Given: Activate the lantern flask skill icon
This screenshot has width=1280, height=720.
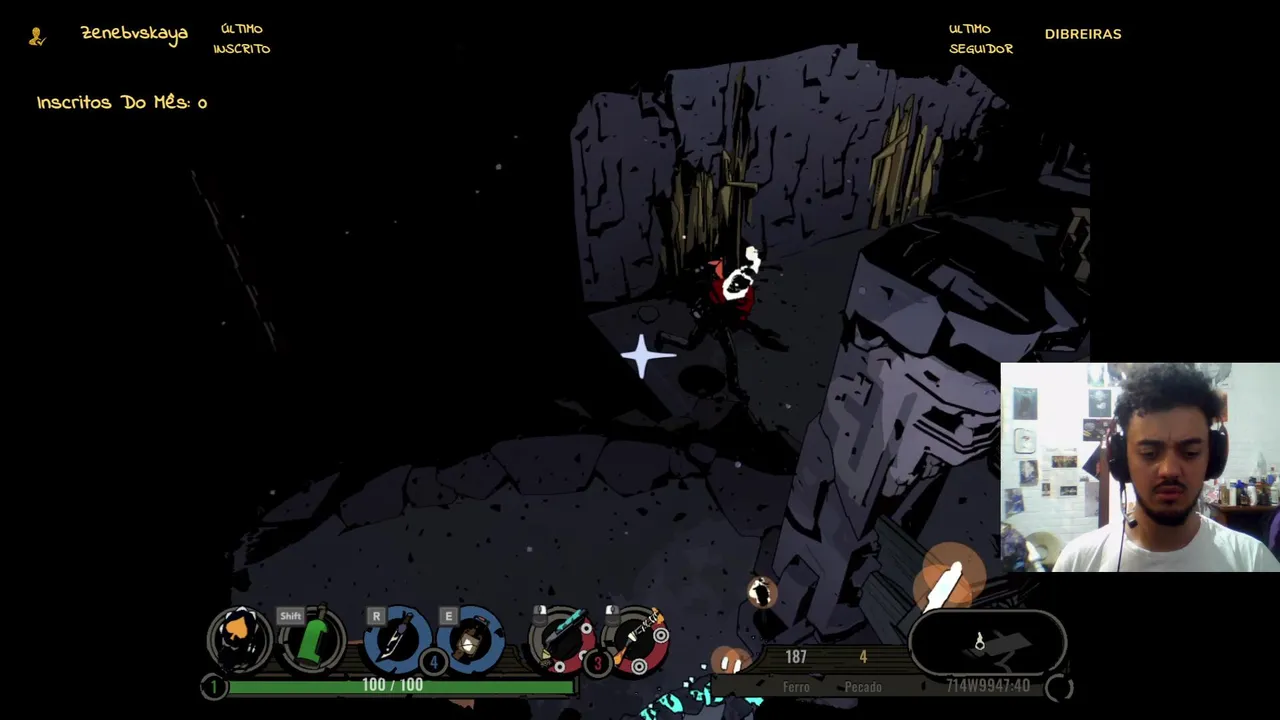Looking at the screenshot, I should point(470,640).
